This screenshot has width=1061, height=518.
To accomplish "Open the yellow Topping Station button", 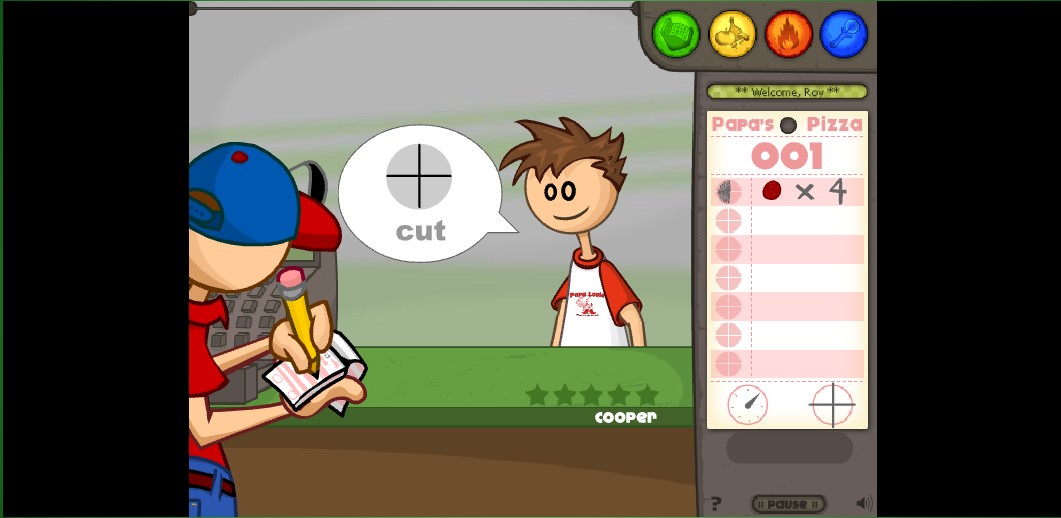I will (732, 34).
